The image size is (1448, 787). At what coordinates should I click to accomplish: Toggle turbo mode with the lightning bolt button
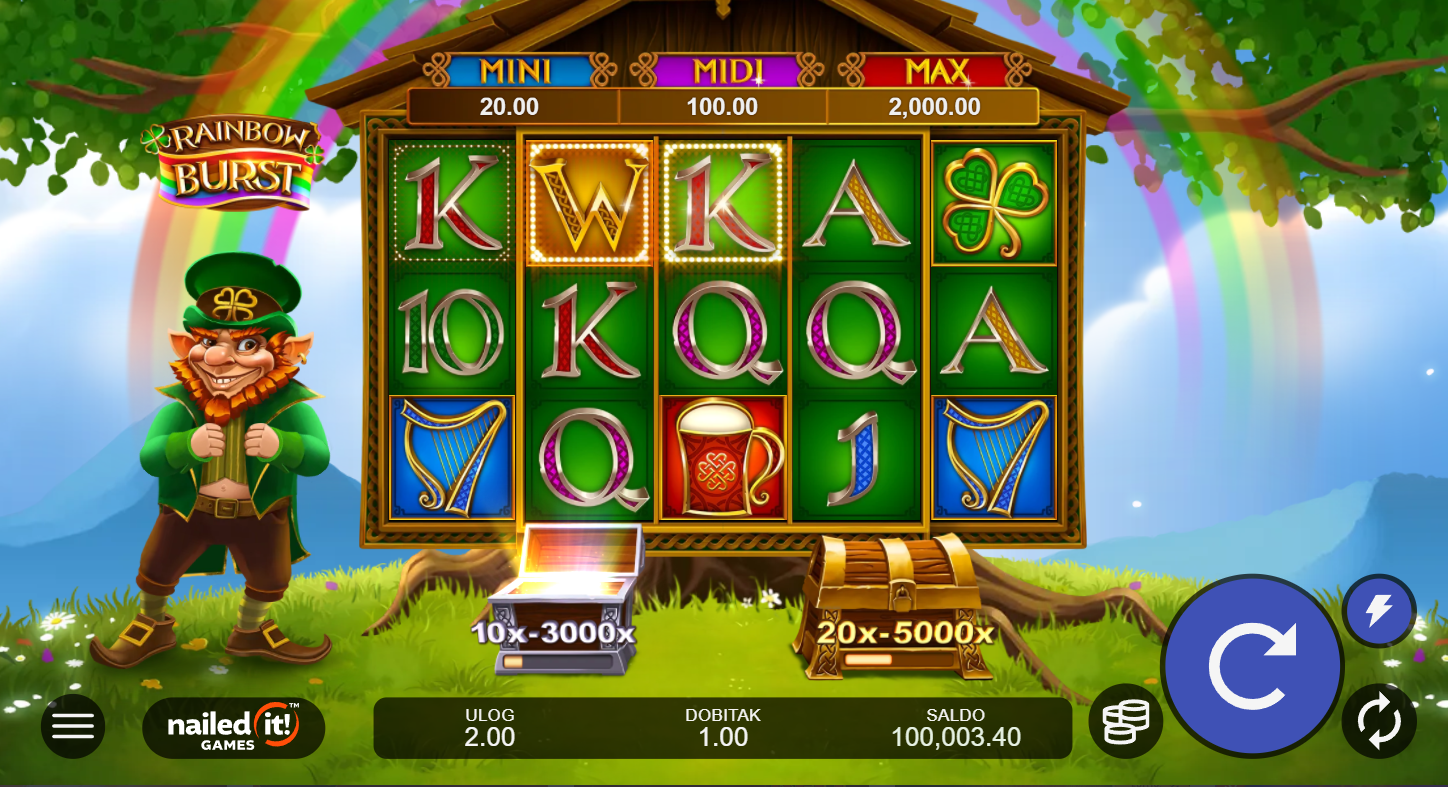click(x=1379, y=610)
